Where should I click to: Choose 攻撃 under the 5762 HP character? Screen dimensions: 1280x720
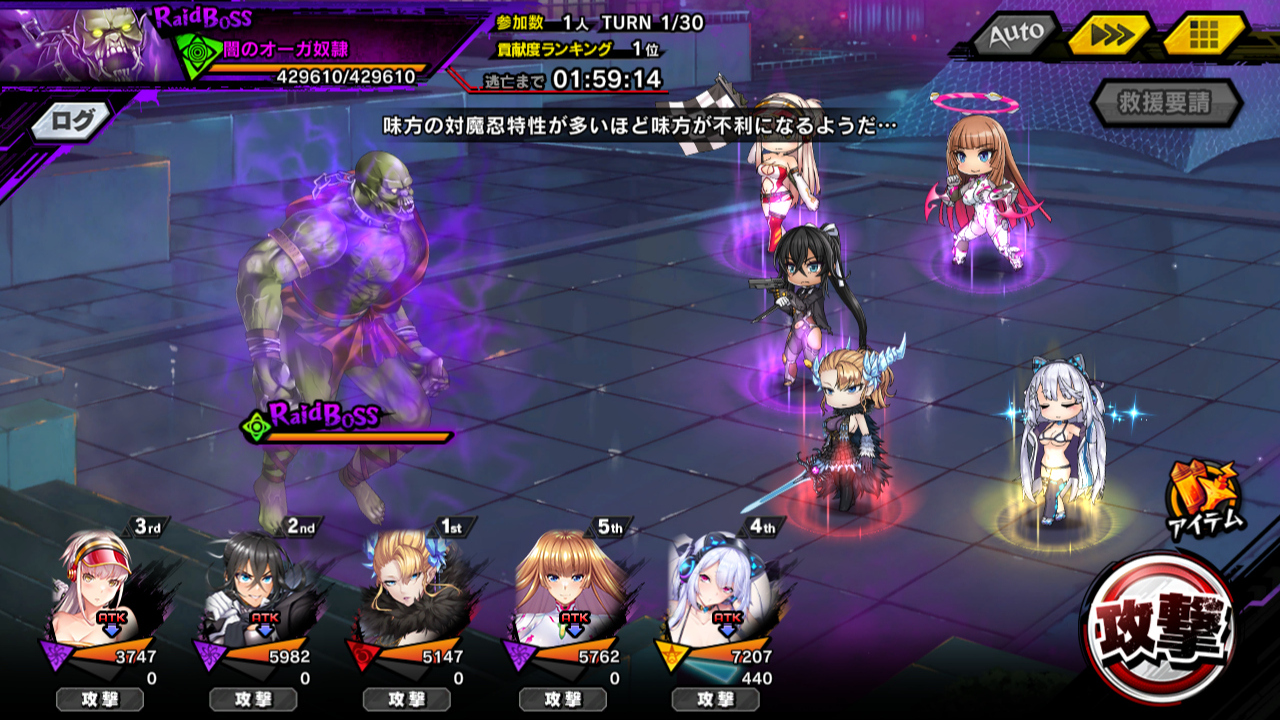coord(562,699)
